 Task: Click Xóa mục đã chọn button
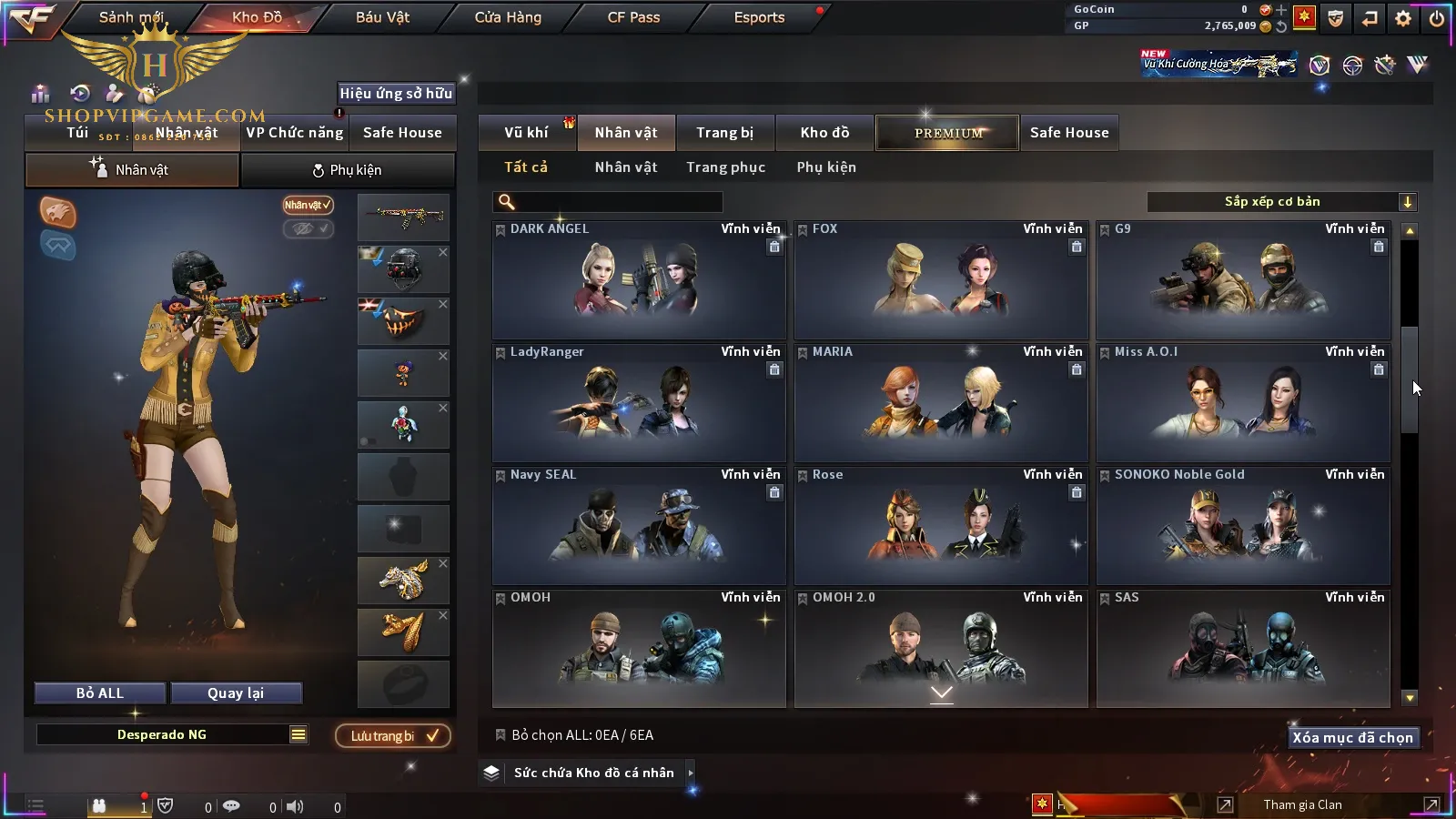coord(1352,738)
